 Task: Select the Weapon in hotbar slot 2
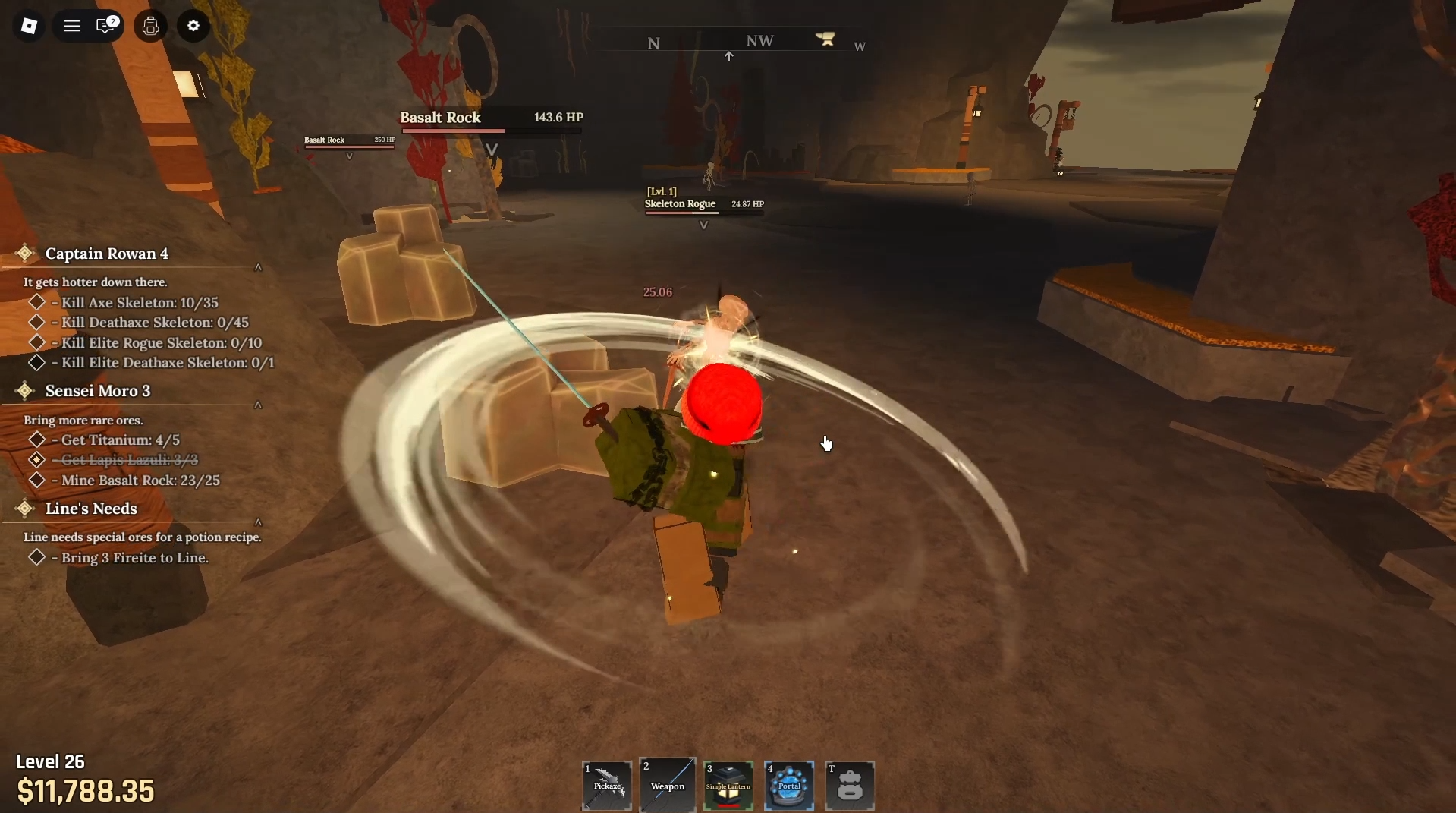tap(667, 785)
